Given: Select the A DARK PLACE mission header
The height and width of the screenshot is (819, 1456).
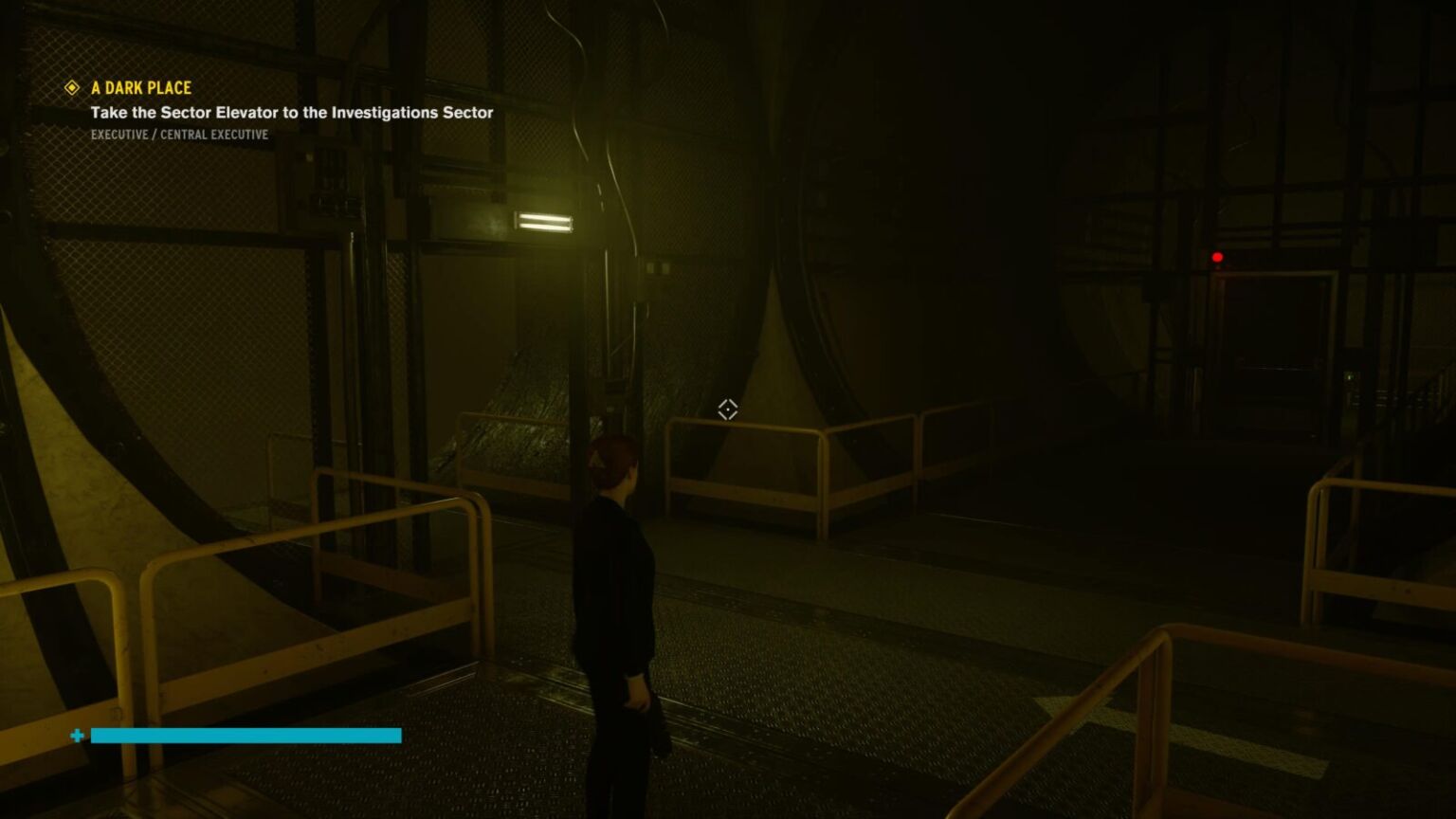Looking at the screenshot, I should pos(140,87).
